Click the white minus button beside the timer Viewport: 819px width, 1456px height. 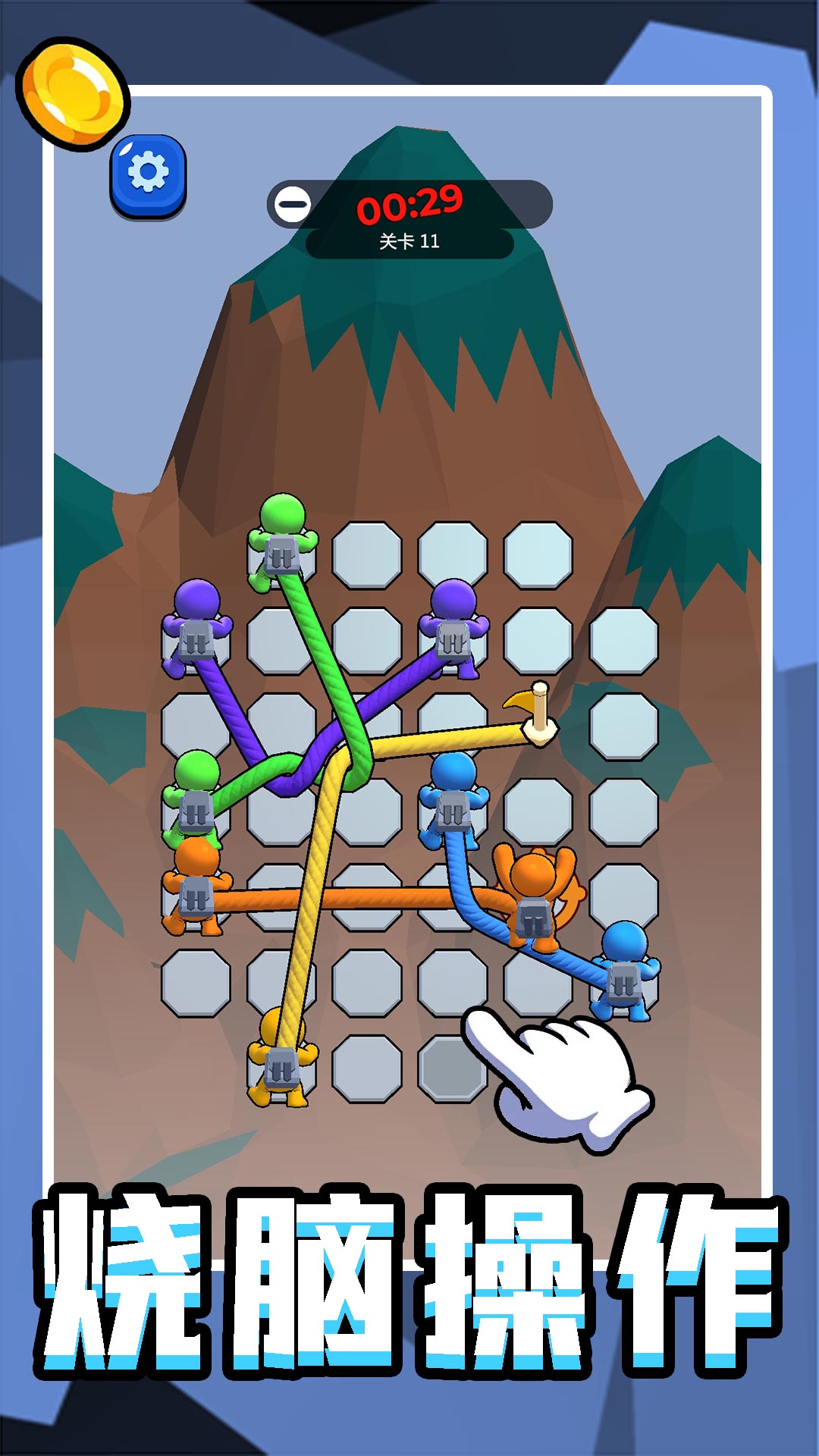(292, 204)
